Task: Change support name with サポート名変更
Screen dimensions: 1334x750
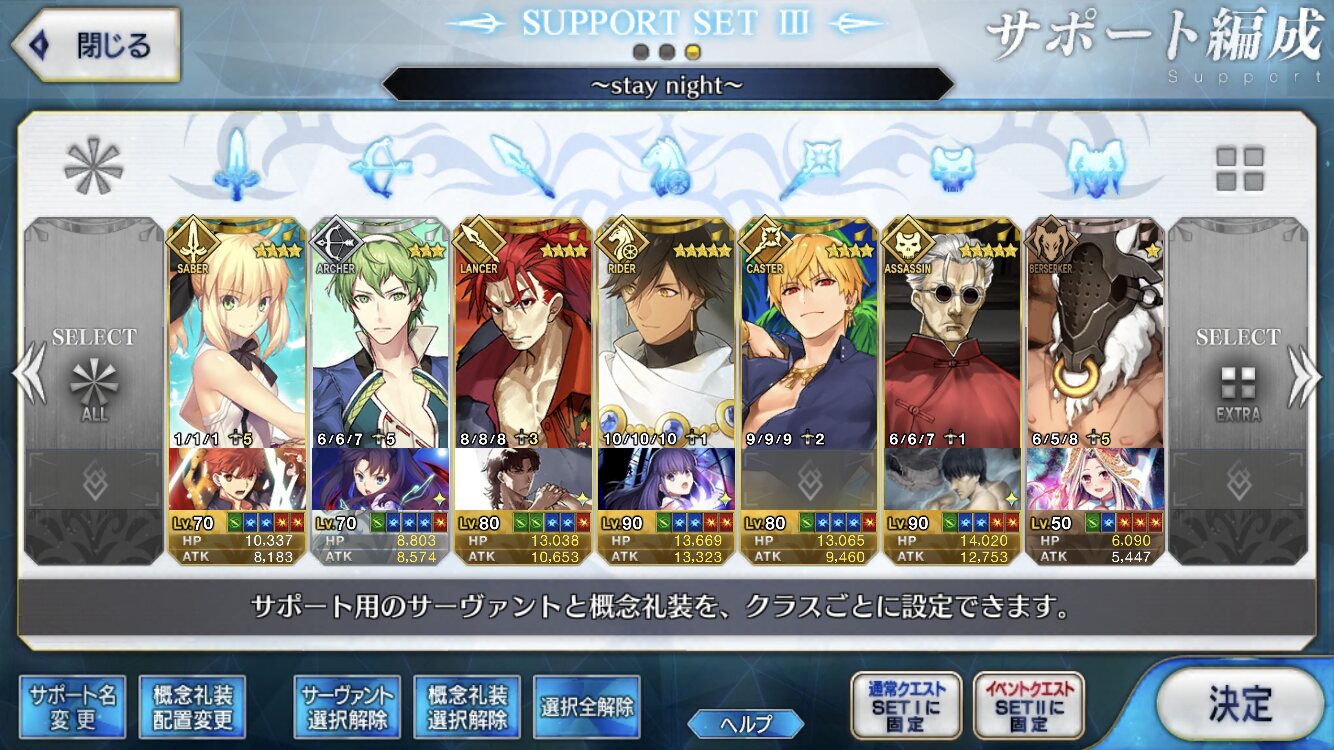Action: coord(72,707)
